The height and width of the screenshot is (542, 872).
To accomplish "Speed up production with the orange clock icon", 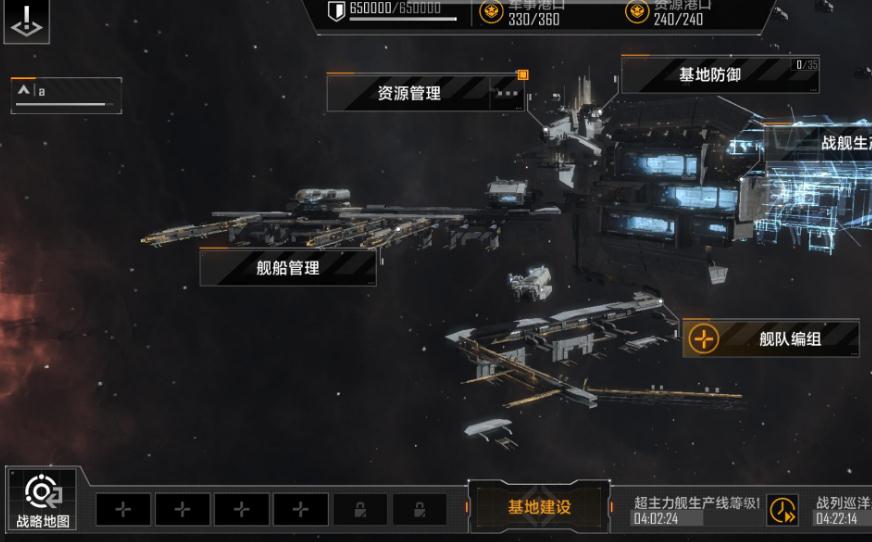I will (x=782, y=510).
